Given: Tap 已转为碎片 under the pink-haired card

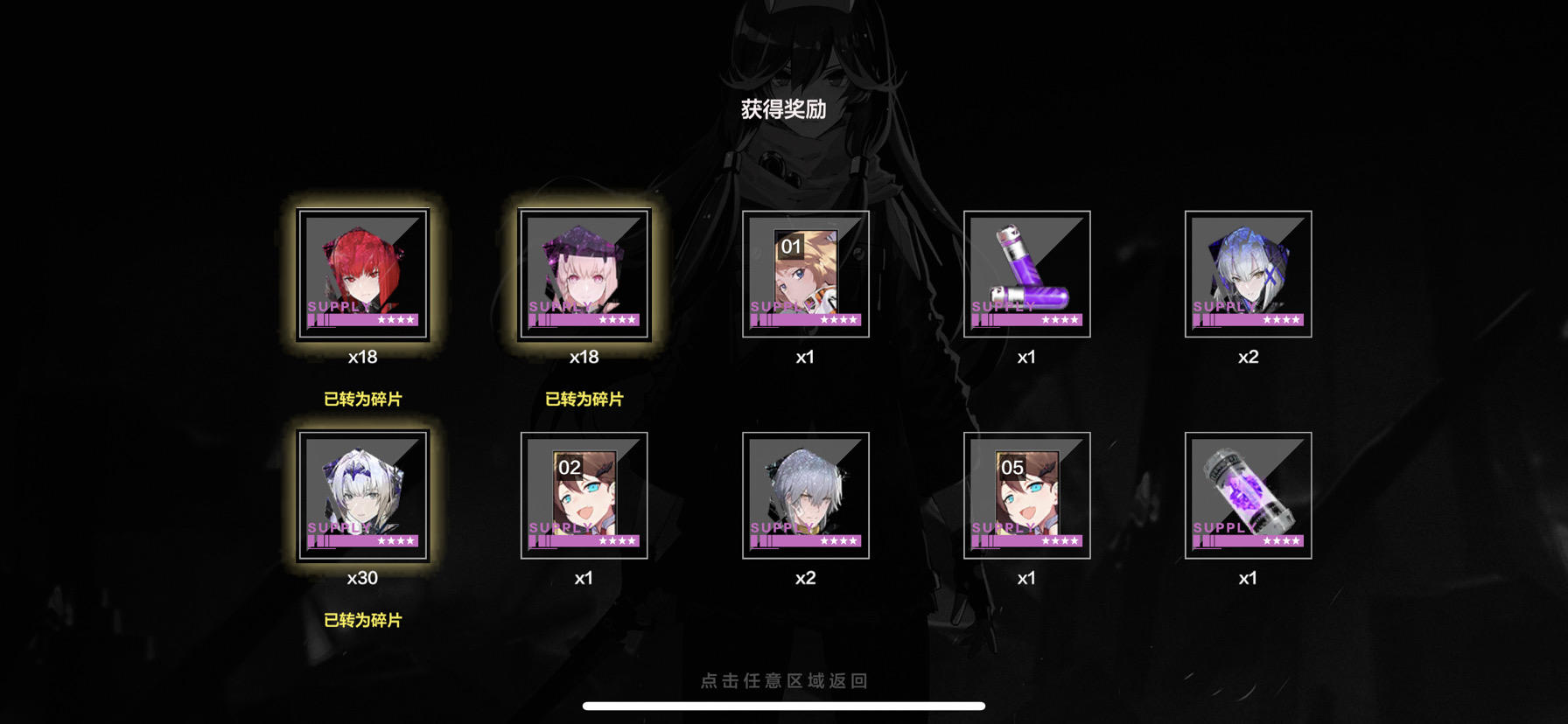Looking at the screenshot, I should coord(584,398).
